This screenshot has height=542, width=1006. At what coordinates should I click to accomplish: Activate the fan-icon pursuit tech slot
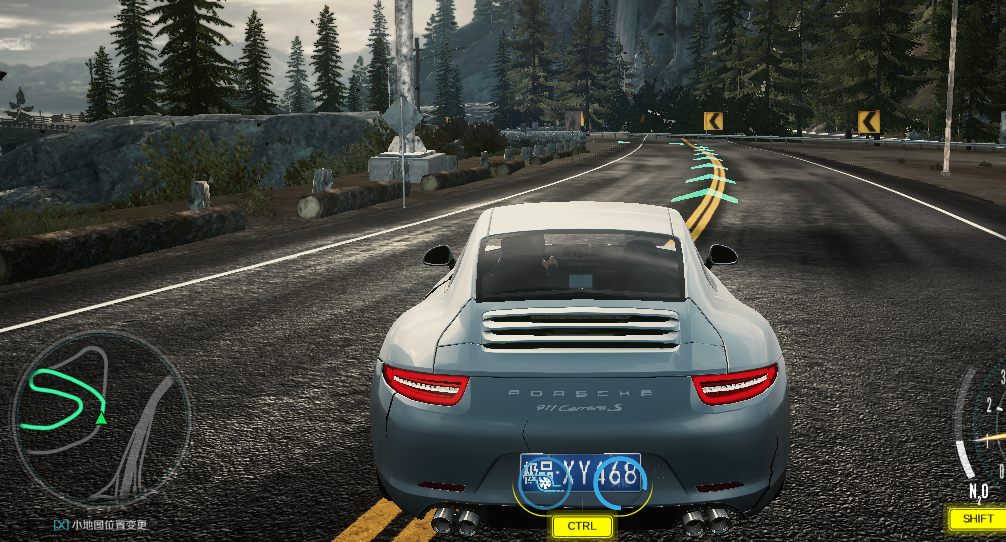543,484
